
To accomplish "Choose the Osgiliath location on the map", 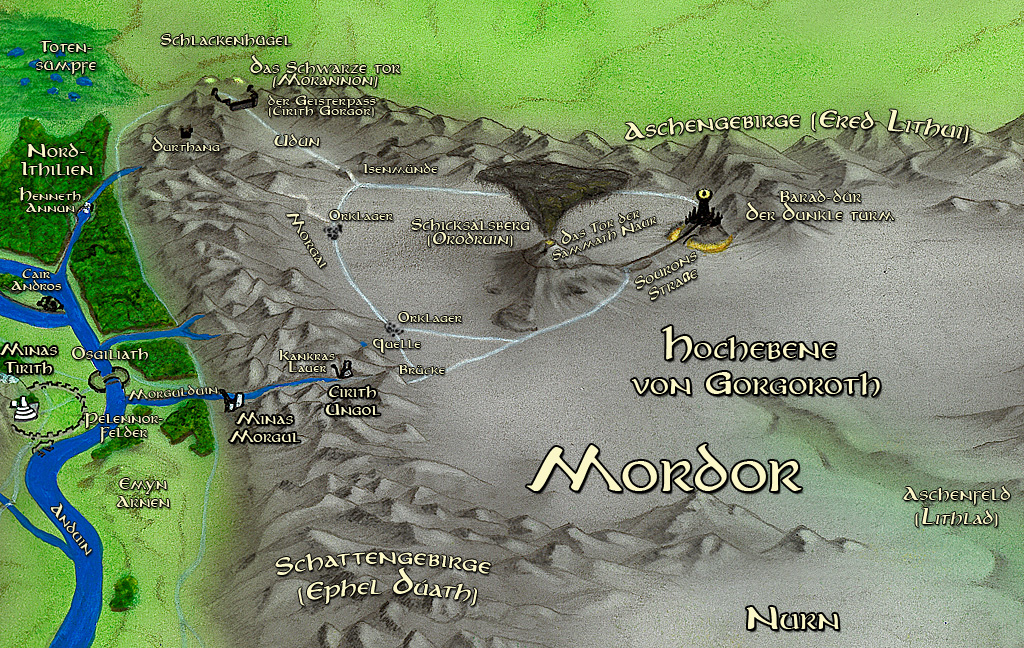I will (110, 380).
